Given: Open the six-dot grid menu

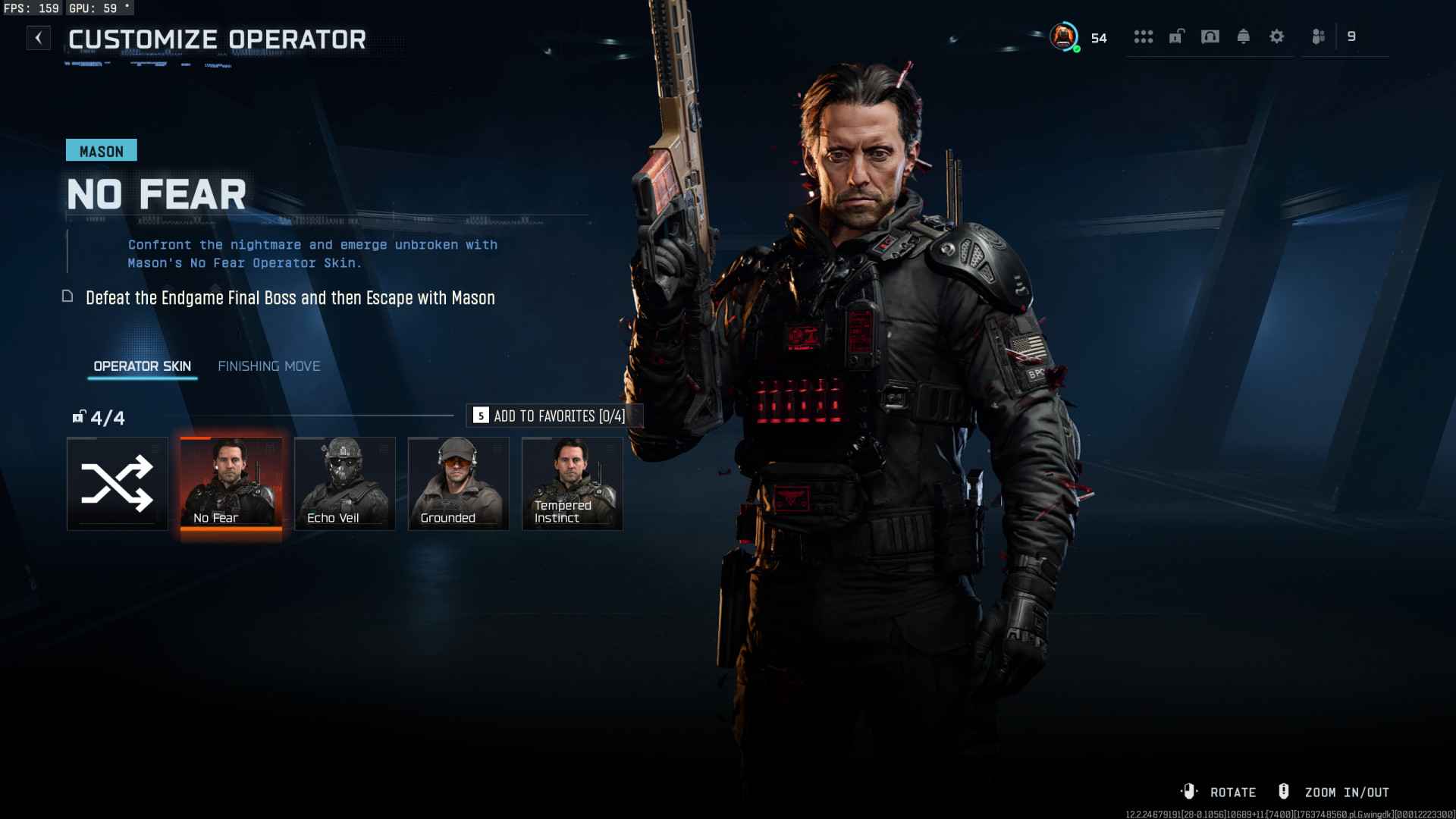Looking at the screenshot, I should click(1143, 36).
